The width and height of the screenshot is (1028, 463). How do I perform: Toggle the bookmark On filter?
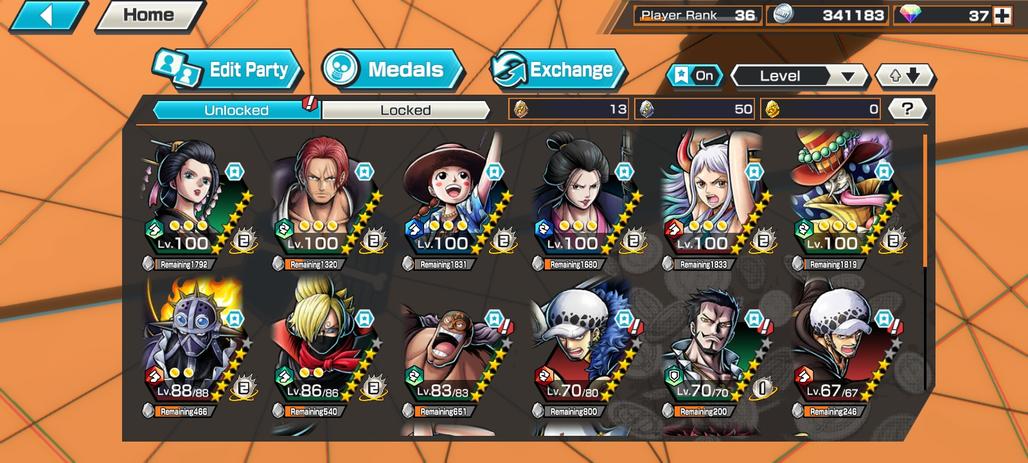click(x=695, y=76)
